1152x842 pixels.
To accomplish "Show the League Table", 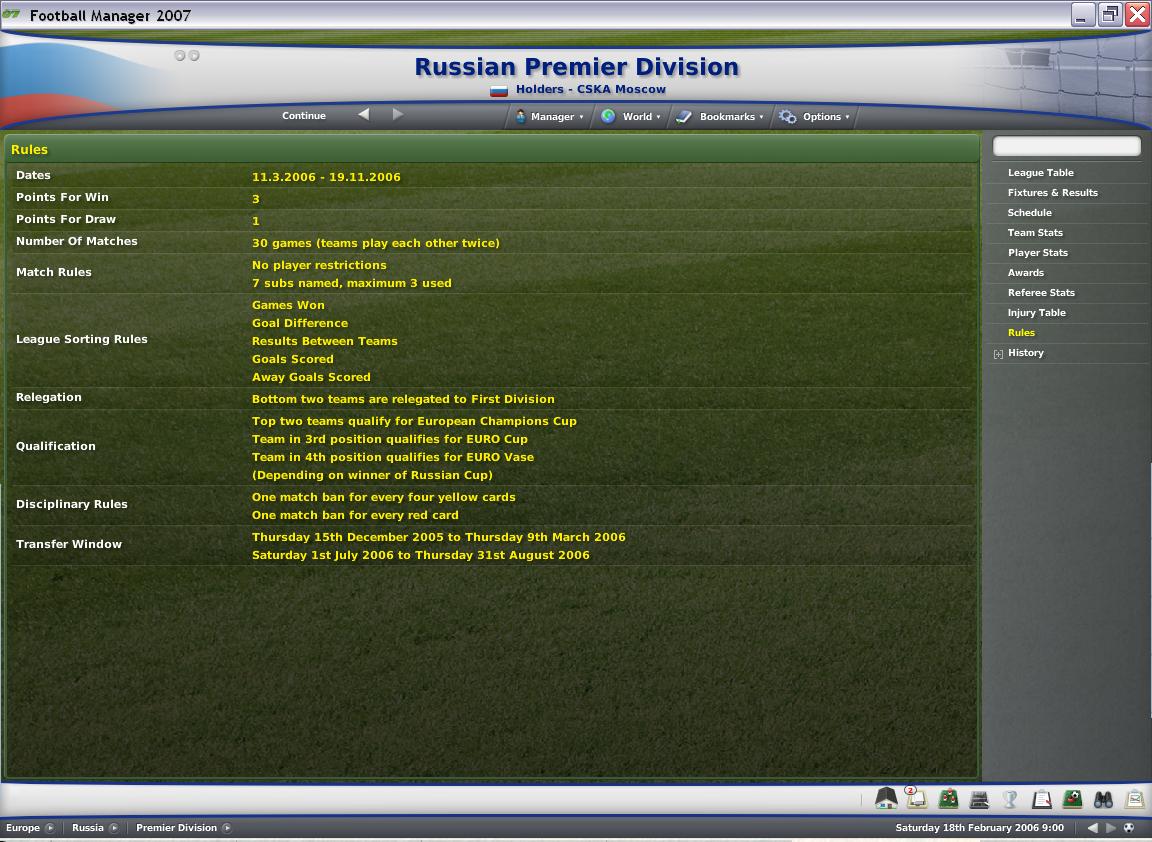I will click(1040, 173).
